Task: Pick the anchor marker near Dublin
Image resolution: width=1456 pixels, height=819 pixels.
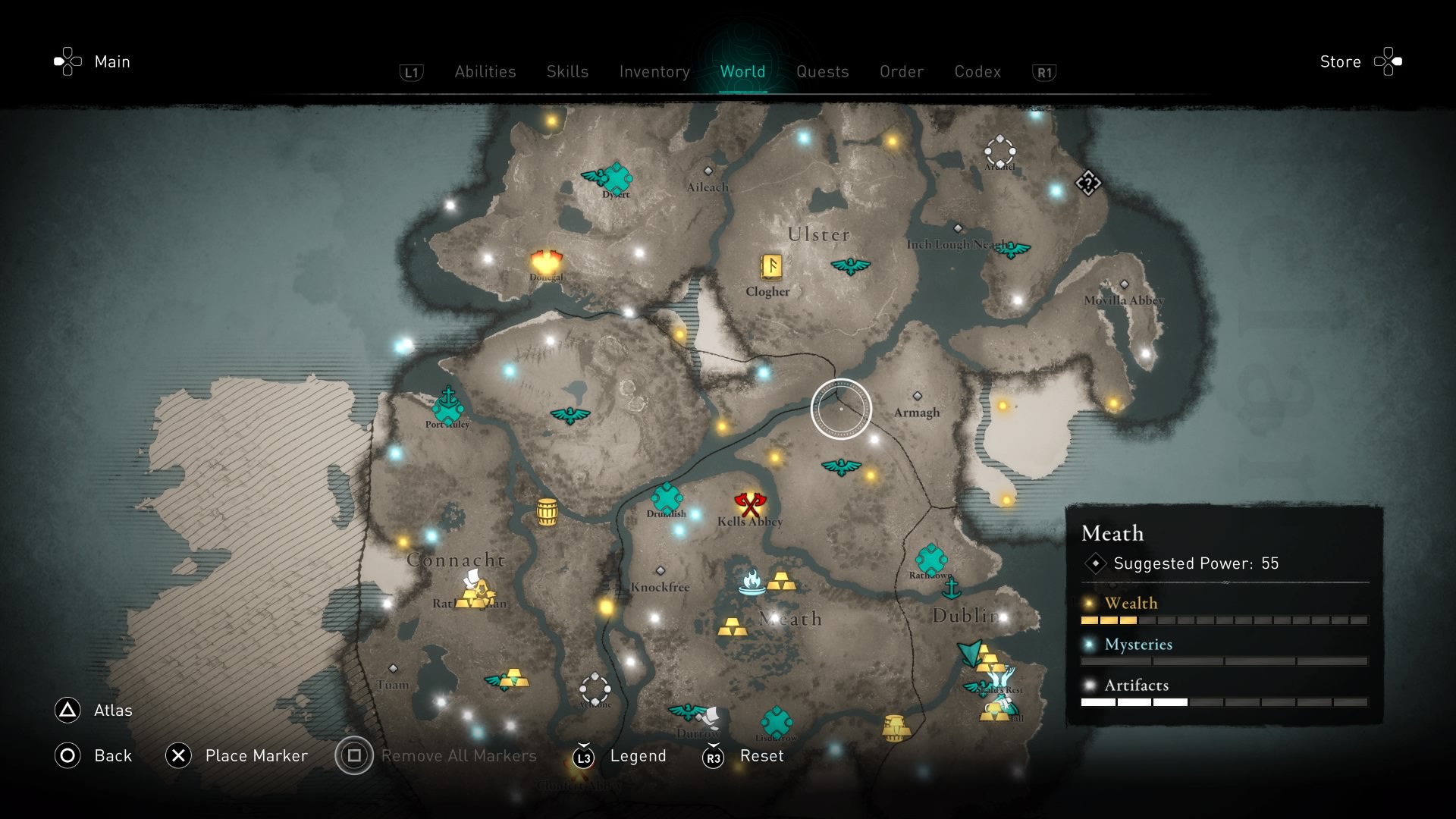Action: (951, 588)
